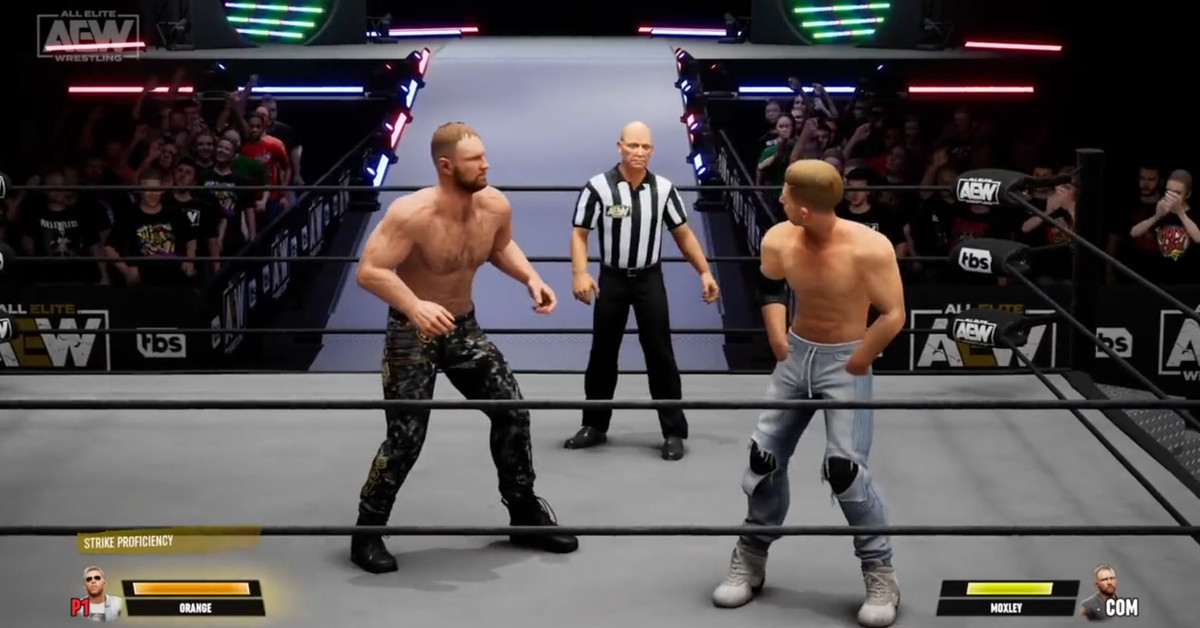
Task: Select the ORANGE name plate
Action: [x=194, y=607]
